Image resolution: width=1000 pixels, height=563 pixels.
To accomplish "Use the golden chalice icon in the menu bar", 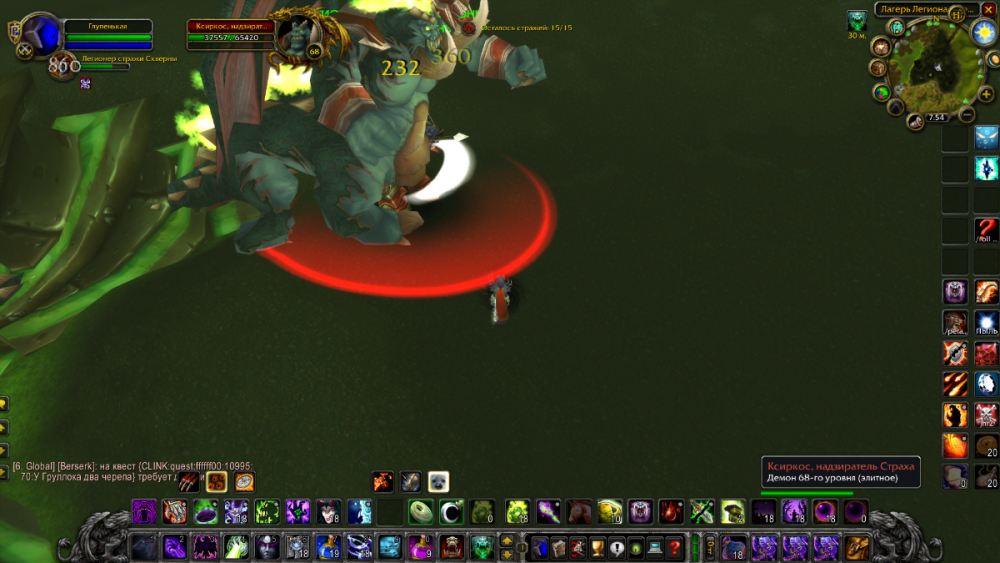I will coord(597,547).
